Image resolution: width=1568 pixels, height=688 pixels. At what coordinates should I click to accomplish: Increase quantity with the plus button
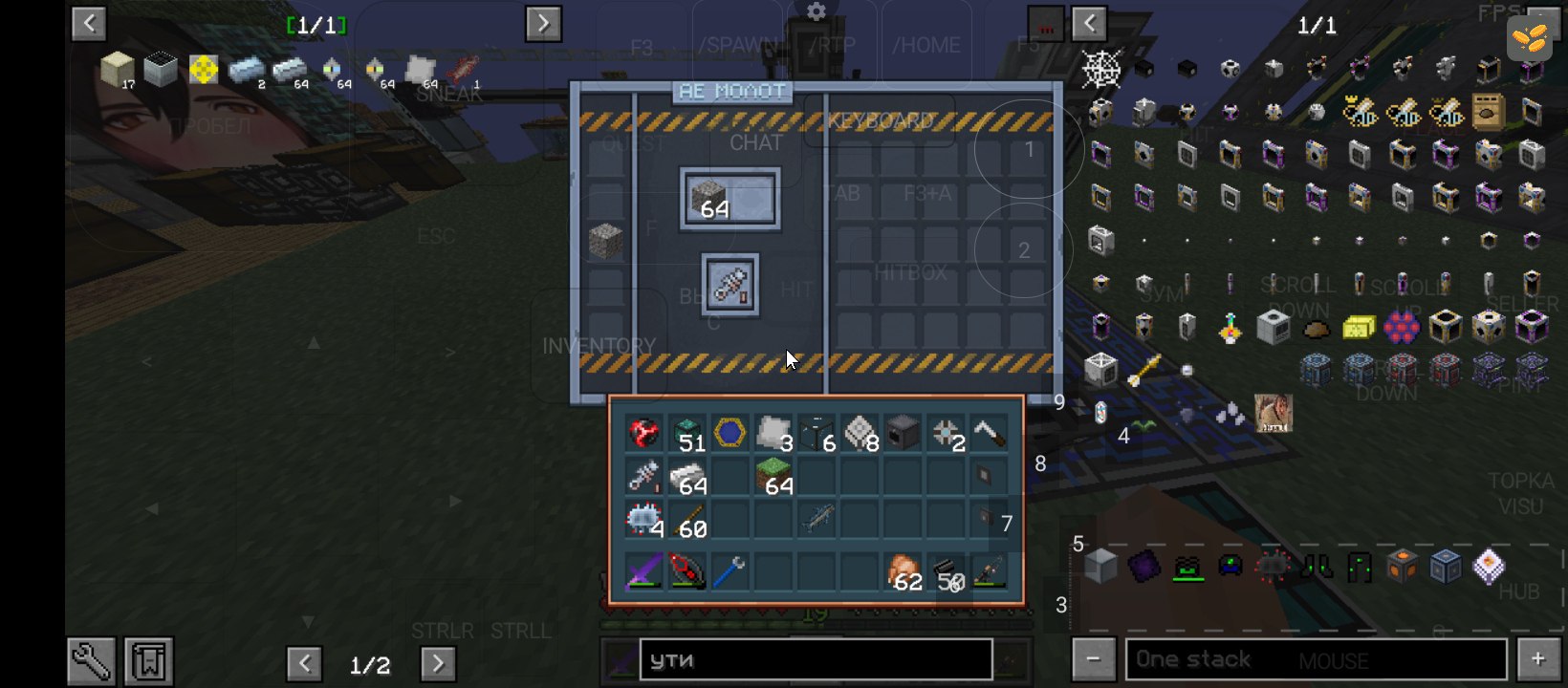point(1538,659)
